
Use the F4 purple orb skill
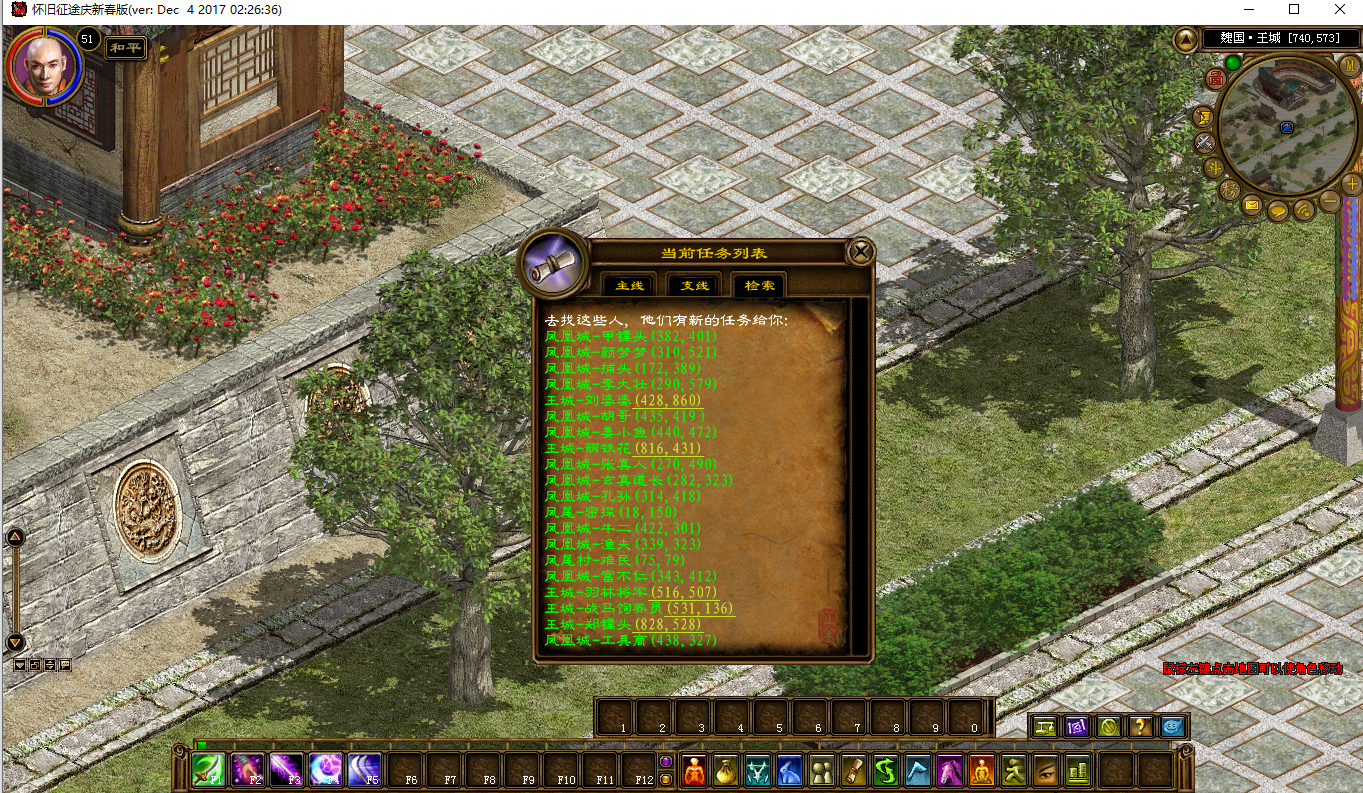[326, 770]
